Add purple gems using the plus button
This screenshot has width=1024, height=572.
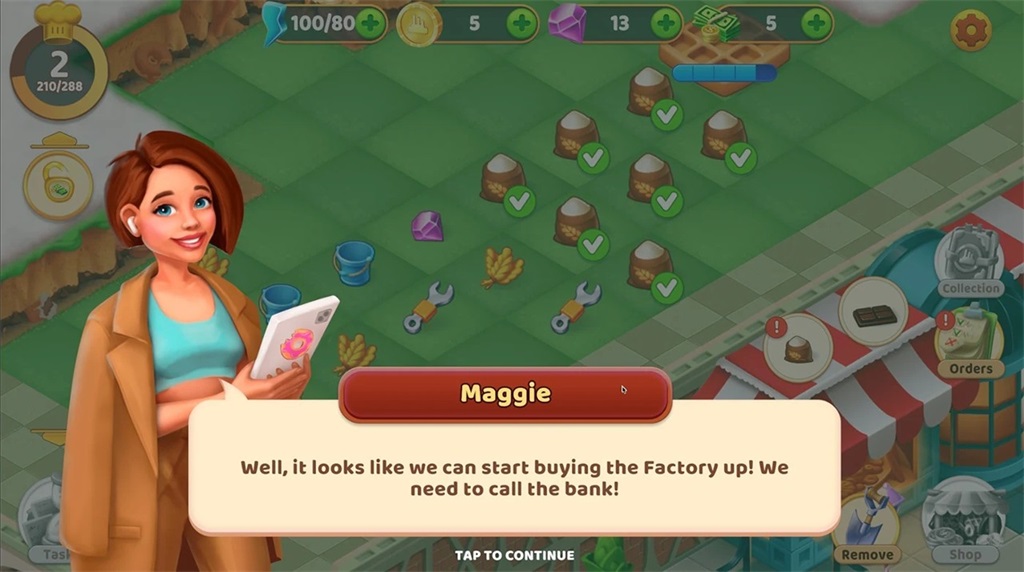(666, 23)
